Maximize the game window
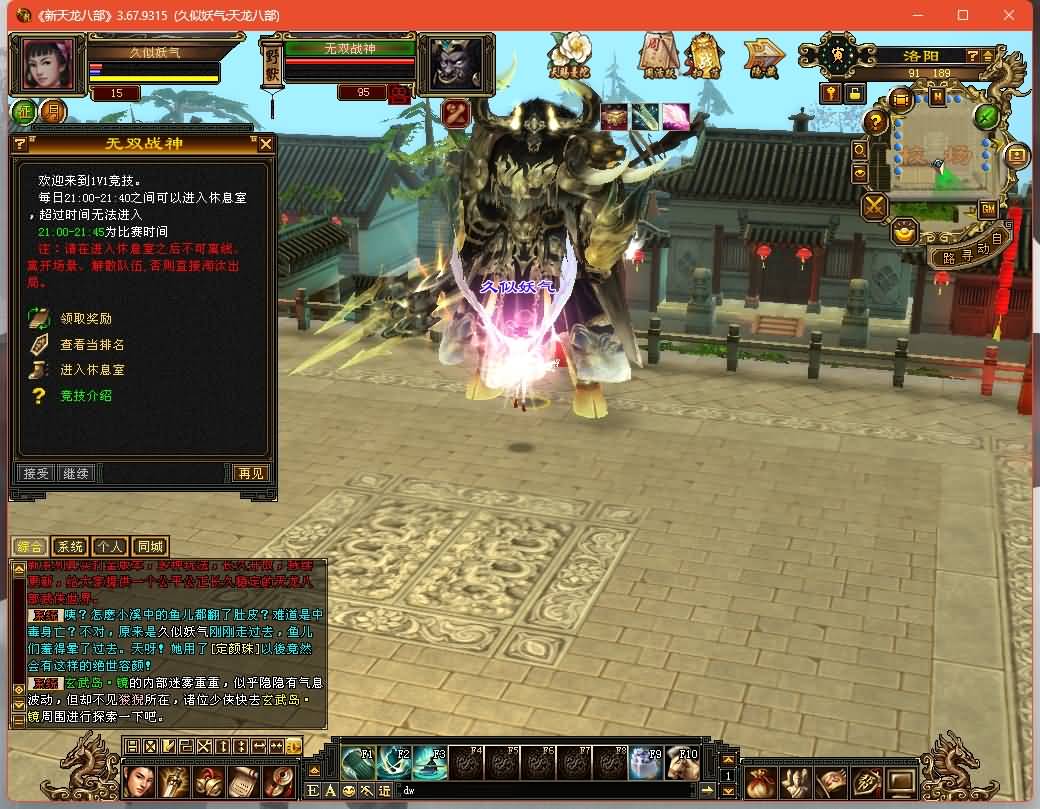The width and height of the screenshot is (1040, 809). pyautogui.click(x=963, y=15)
